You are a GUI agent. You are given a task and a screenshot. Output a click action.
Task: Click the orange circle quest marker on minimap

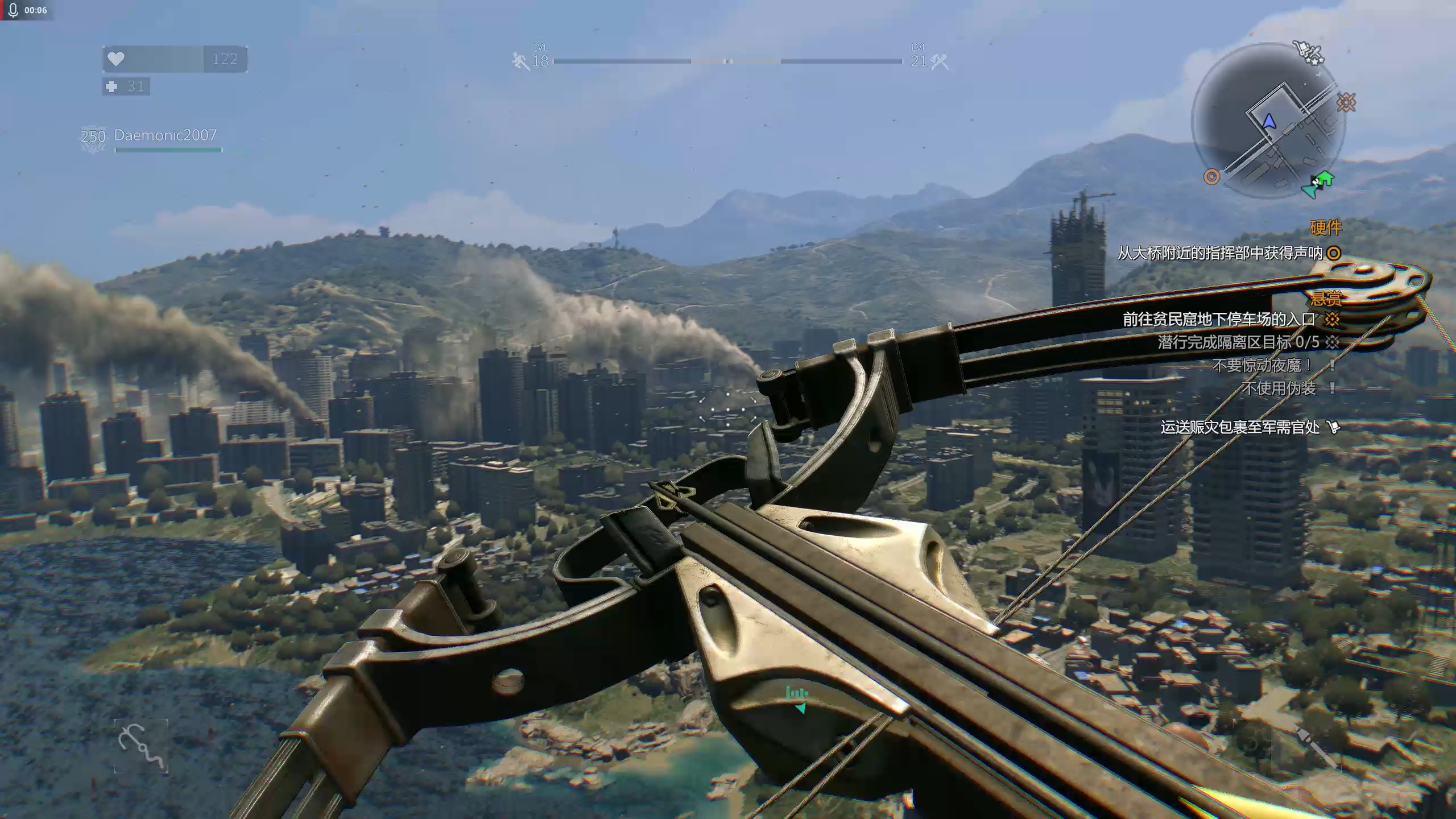[x=1211, y=177]
